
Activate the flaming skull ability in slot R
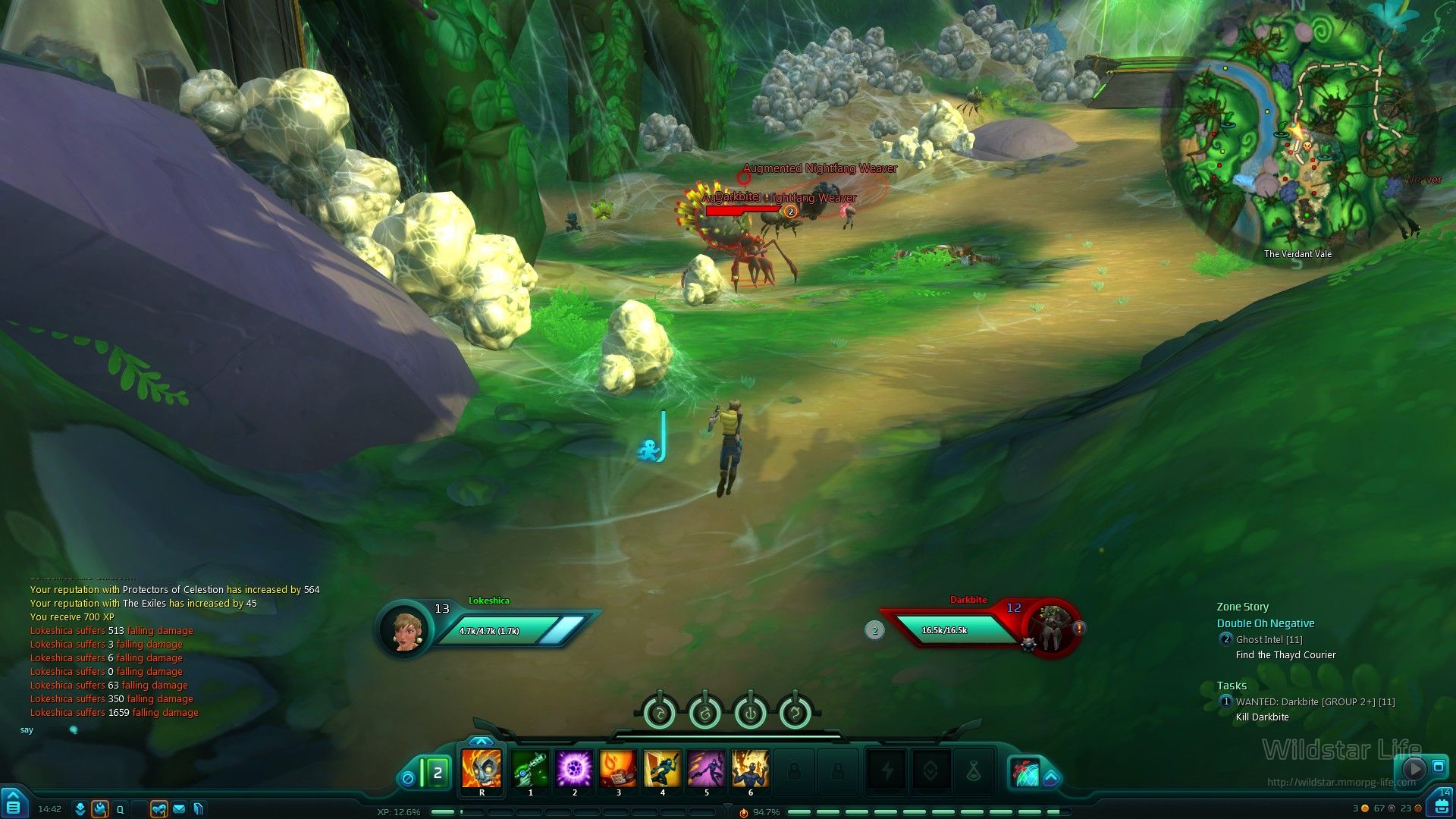(x=482, y=769)
